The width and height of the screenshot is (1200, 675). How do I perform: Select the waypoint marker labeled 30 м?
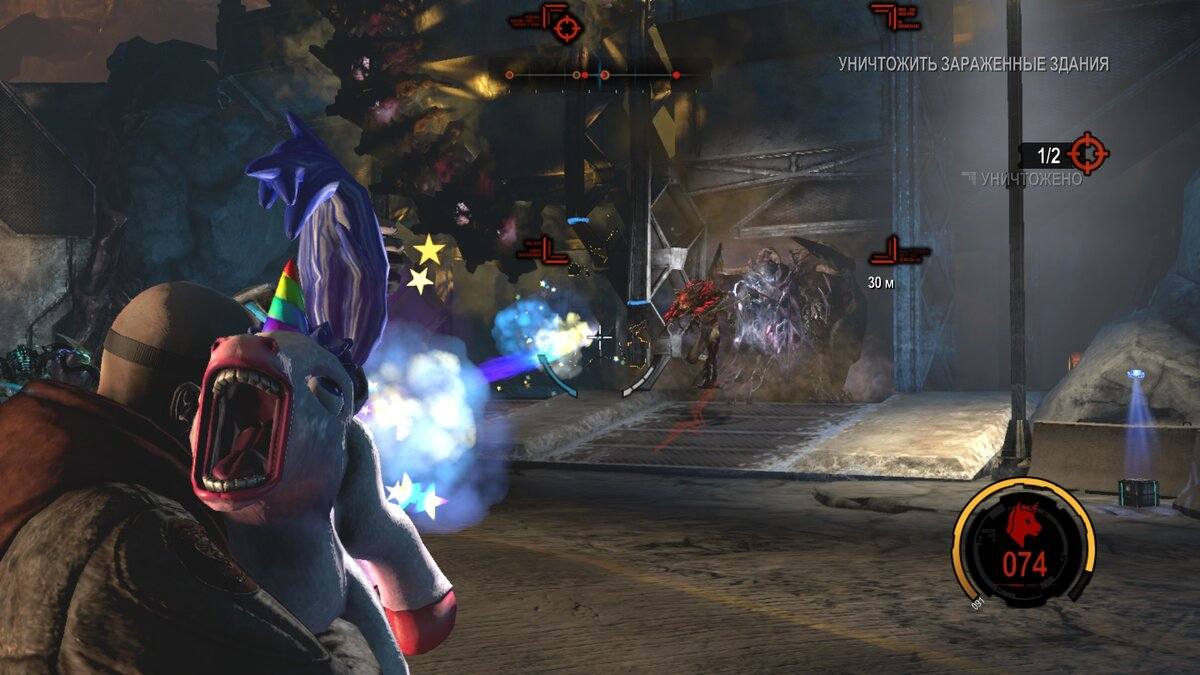click(x=900, y=253)
